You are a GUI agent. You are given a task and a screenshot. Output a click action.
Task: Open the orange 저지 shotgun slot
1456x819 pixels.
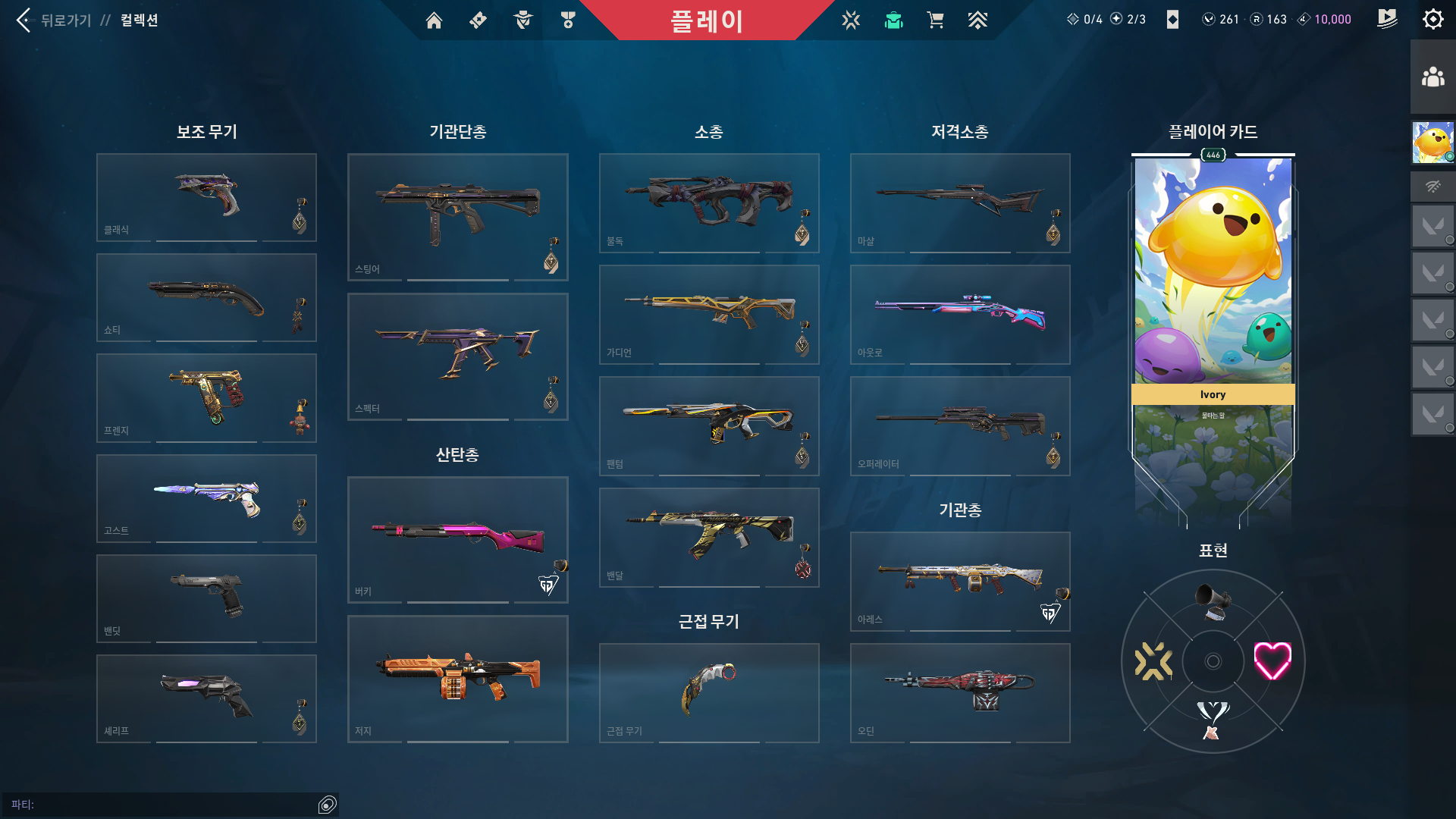[x=457, y=679]
